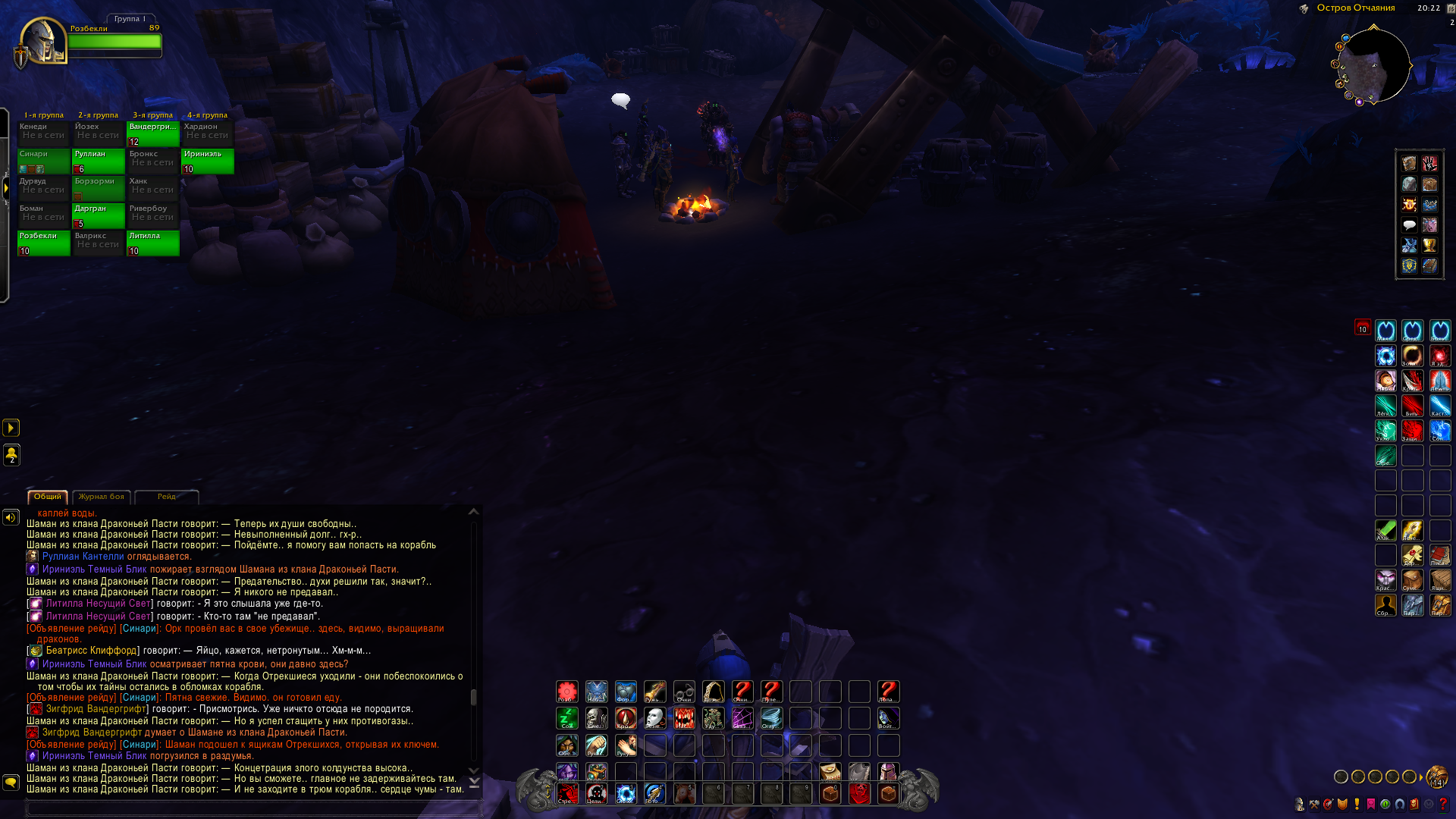Open the Рейд chat tab

(166, 497)
